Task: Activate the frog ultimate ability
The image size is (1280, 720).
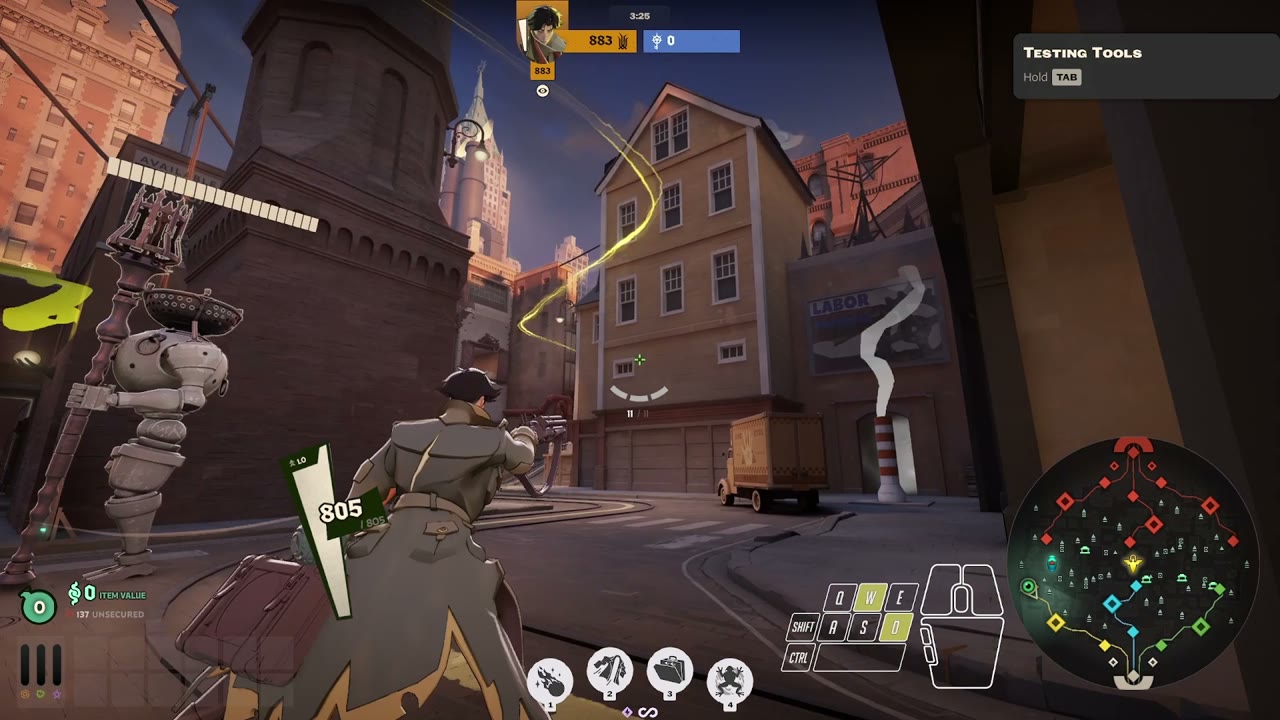Action: (730, 681)
